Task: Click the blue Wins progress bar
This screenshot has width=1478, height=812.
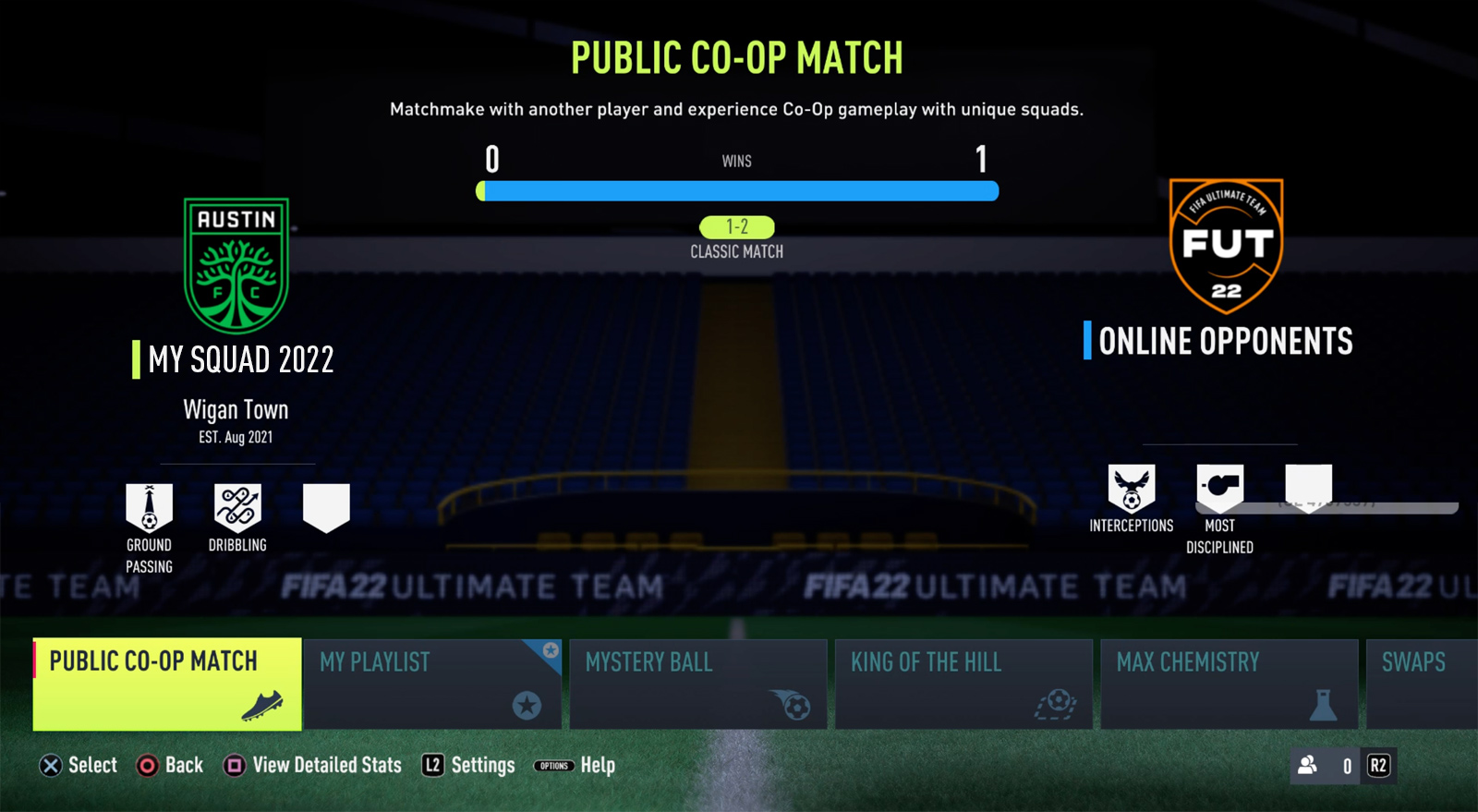Action: tap(737, 191)
